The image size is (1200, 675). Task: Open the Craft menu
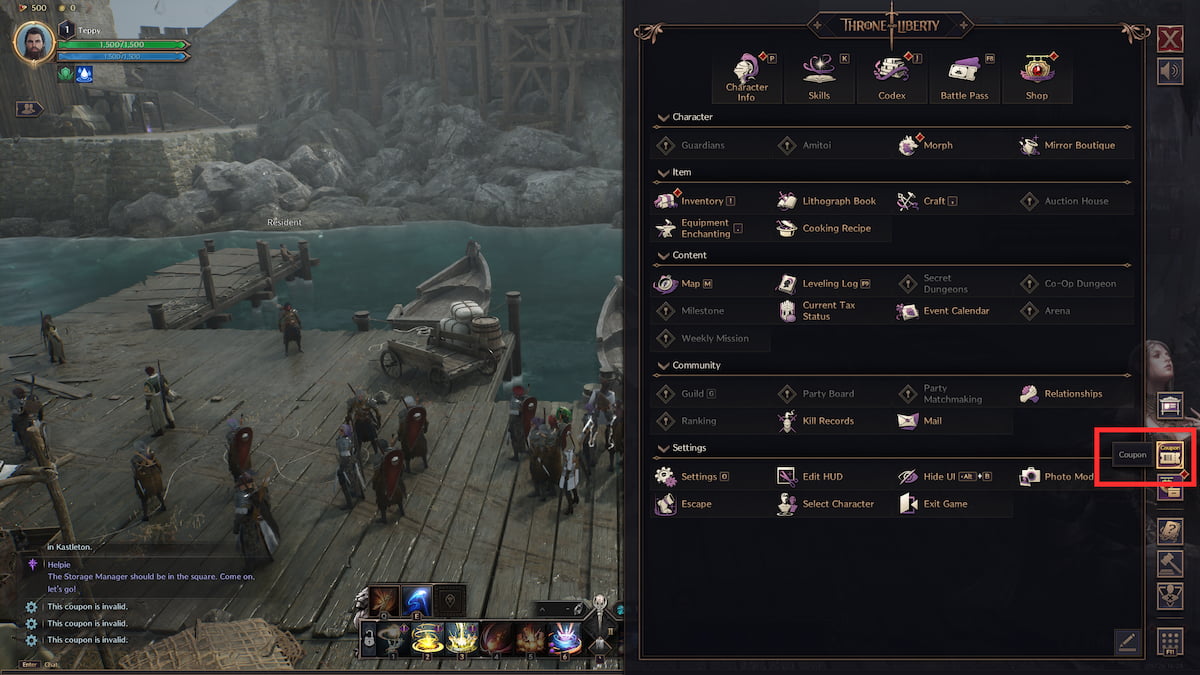tap(924, 201)
